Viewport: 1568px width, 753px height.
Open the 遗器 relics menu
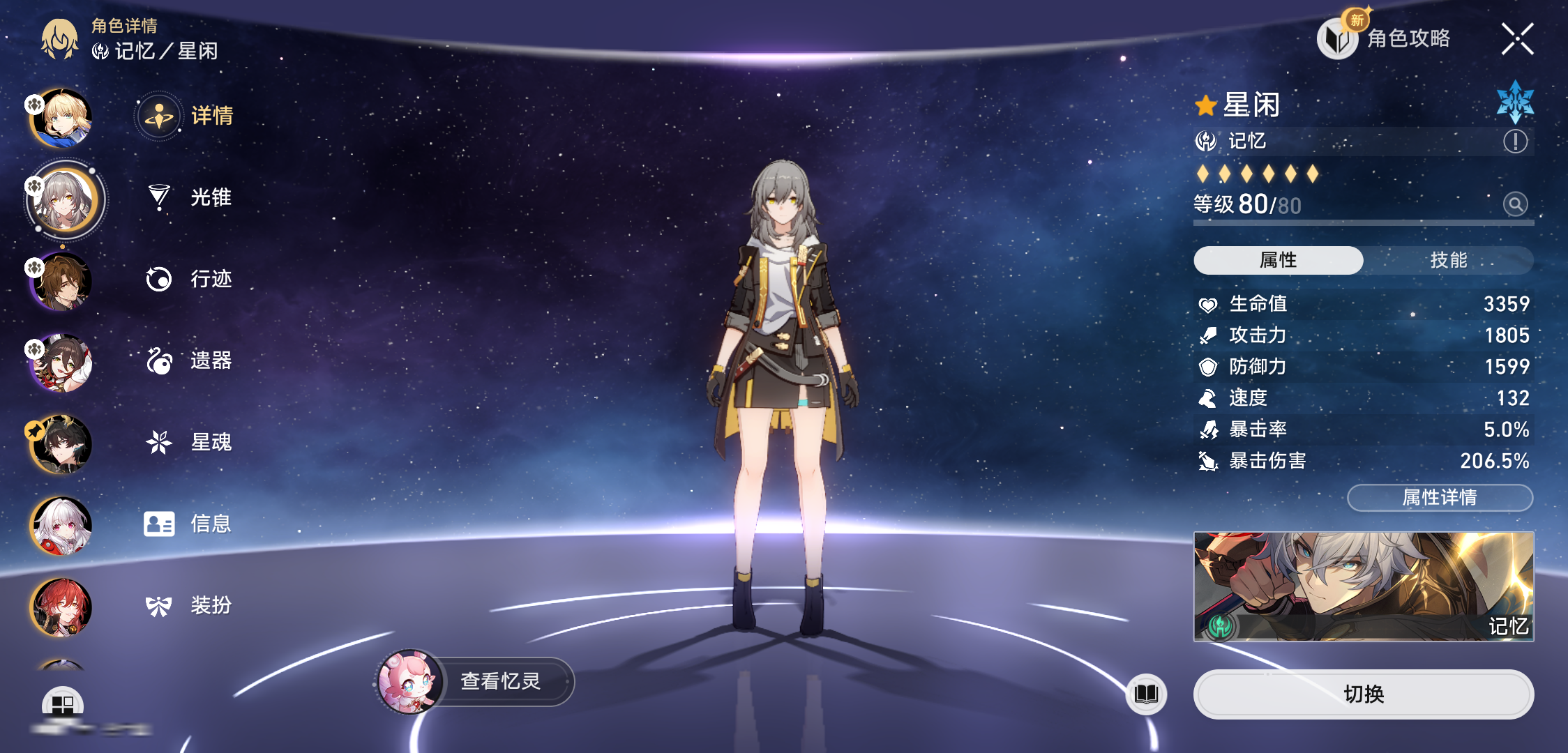click(190, 360)
